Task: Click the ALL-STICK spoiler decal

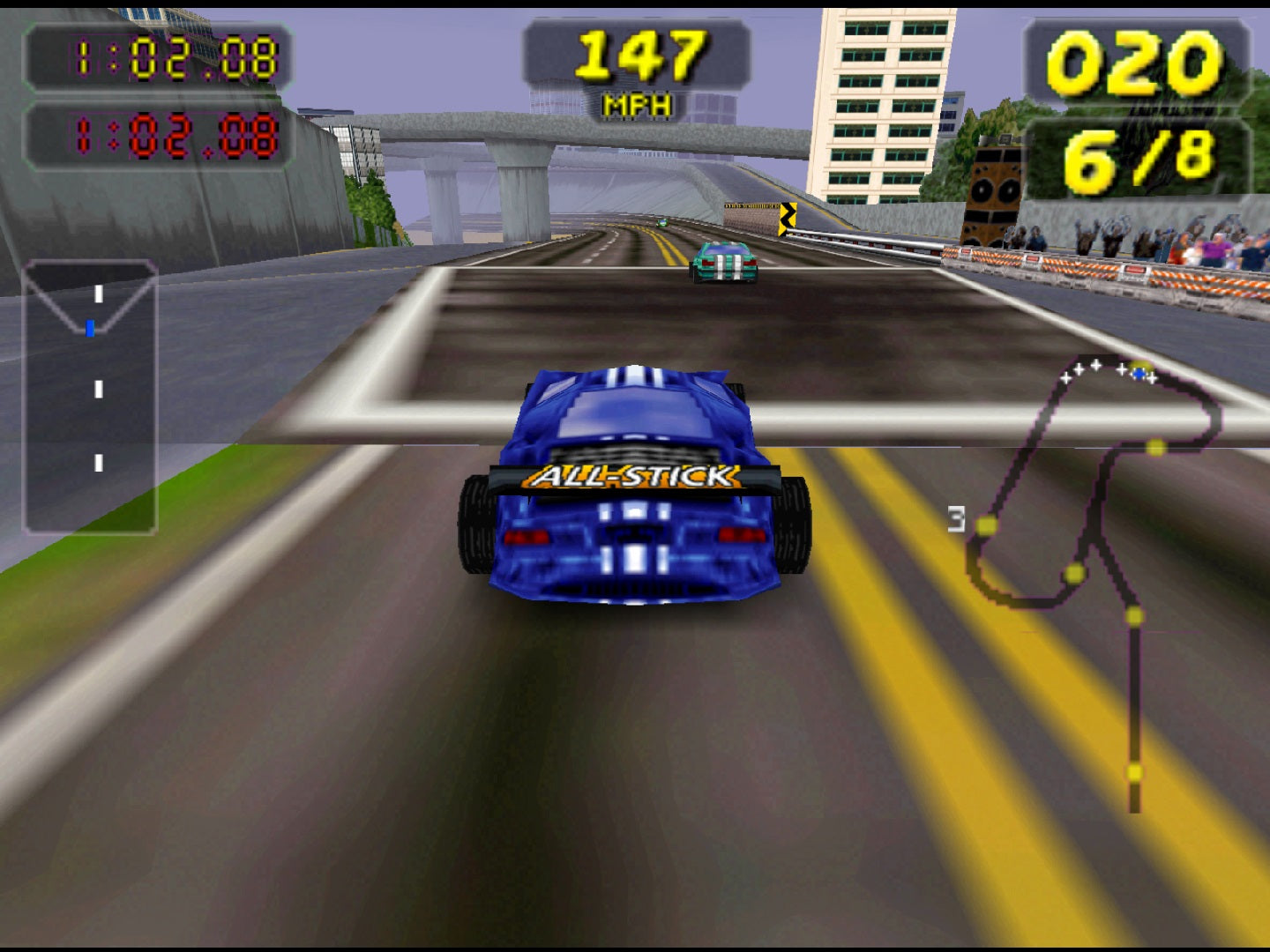Action: 631,476
